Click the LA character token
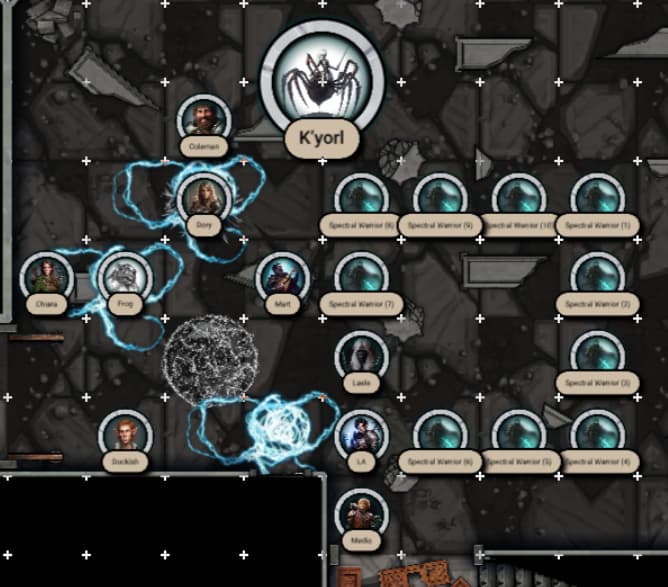 click(361, 432)
